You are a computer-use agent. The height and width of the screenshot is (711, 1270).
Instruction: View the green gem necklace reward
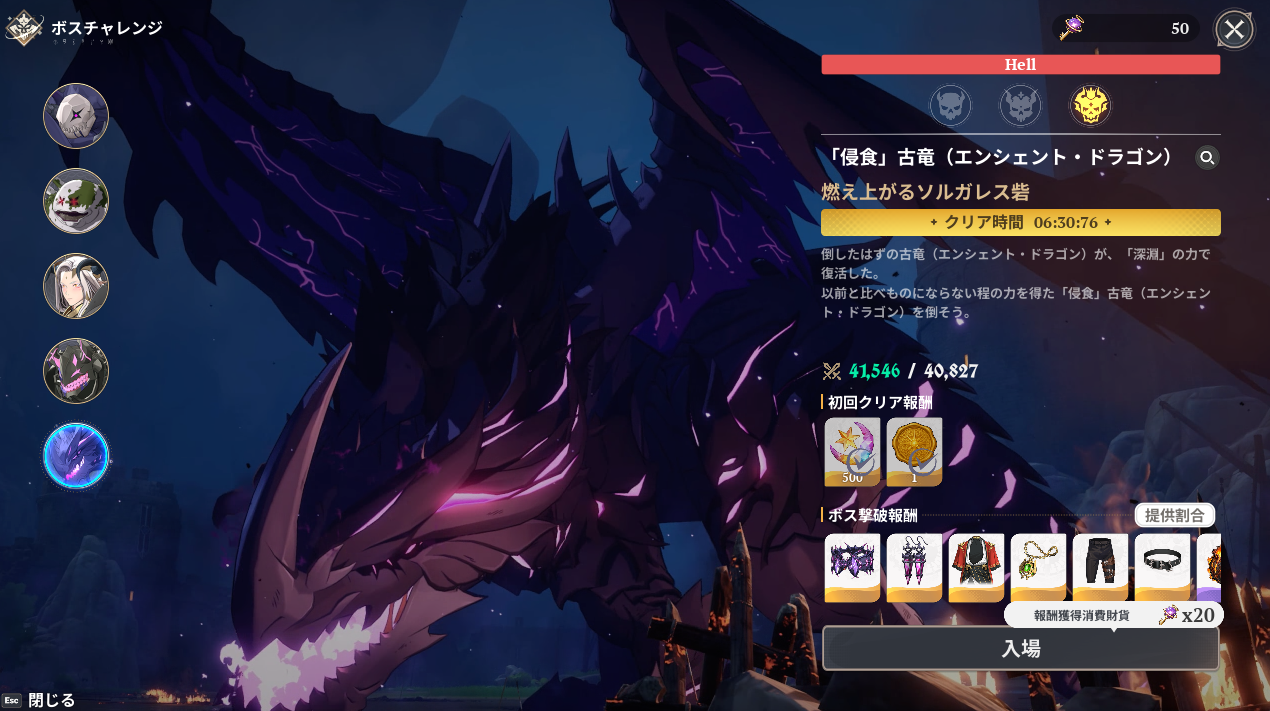coord(1038,567)
